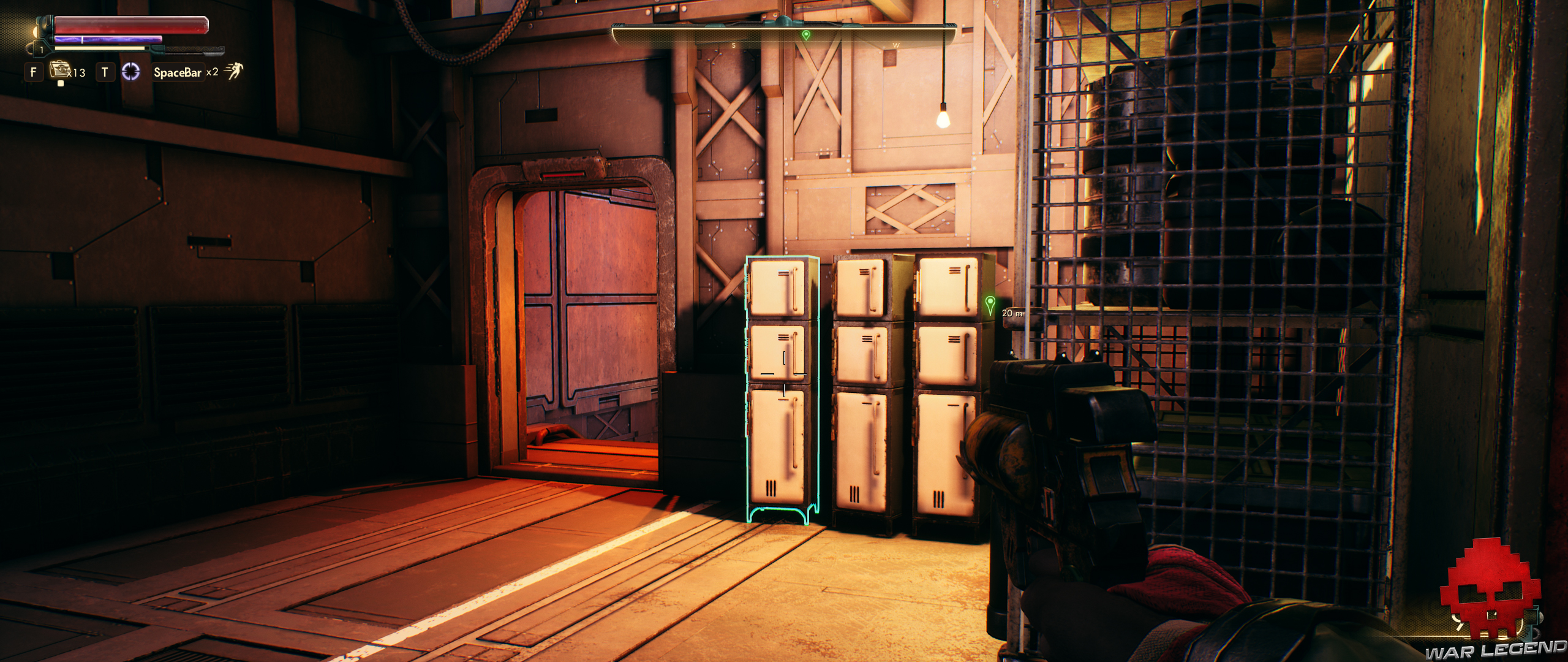The height and width of the screenshot is (662, 1568).
Task: Click the S marker on the compass
Action: pyautogui.click(x=733, y=45)
